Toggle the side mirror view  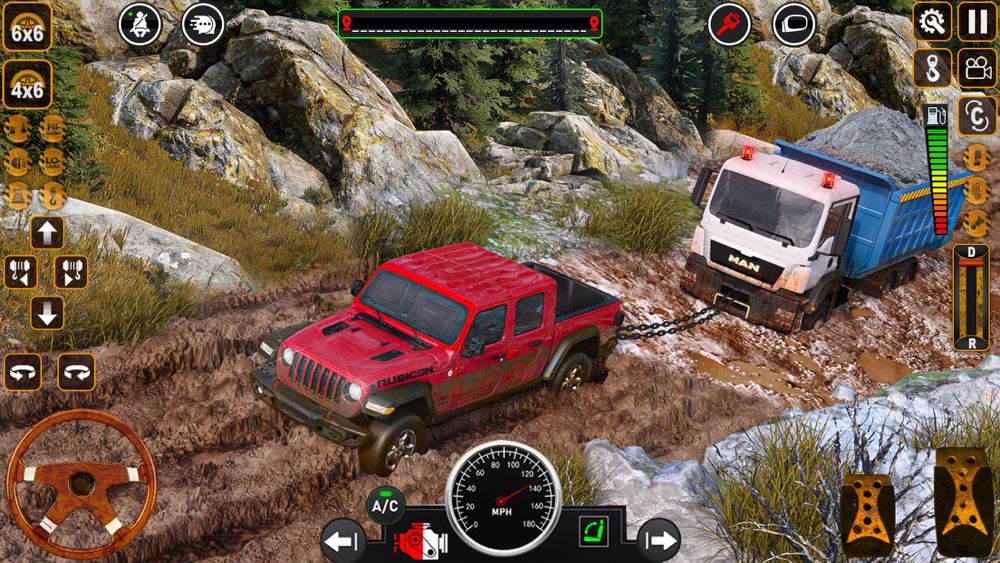coord(795,24)
